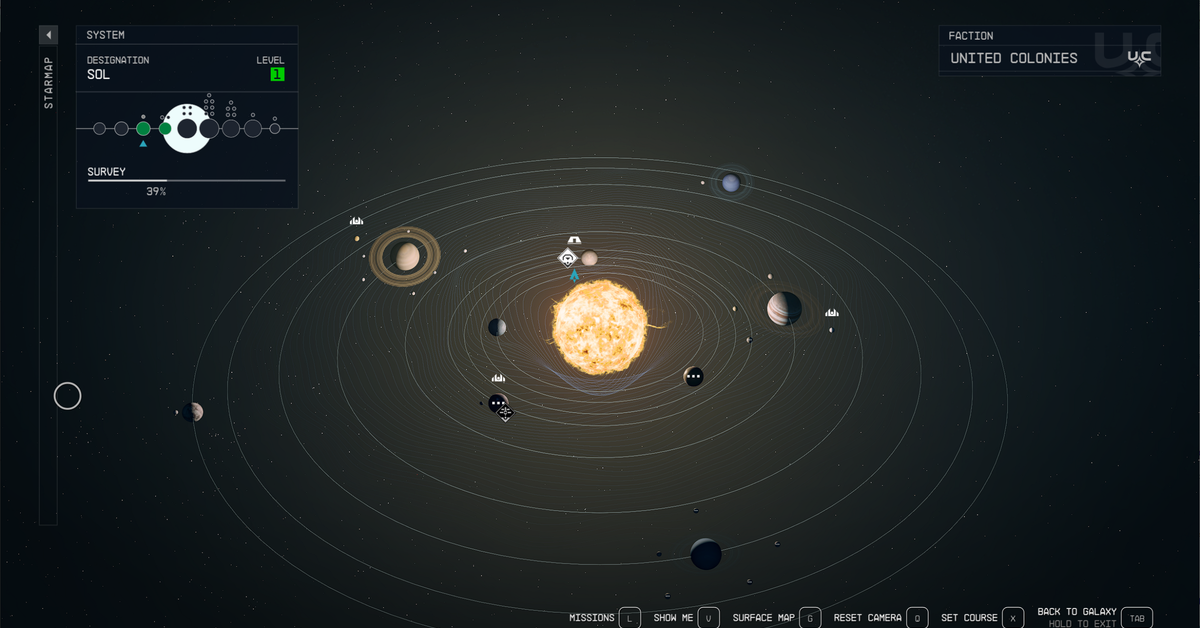Image resolution: width=1200 pixels, height=628 pixels.
Task: Collapse the Starmap panel with the arrow
Action: point(48,35)
